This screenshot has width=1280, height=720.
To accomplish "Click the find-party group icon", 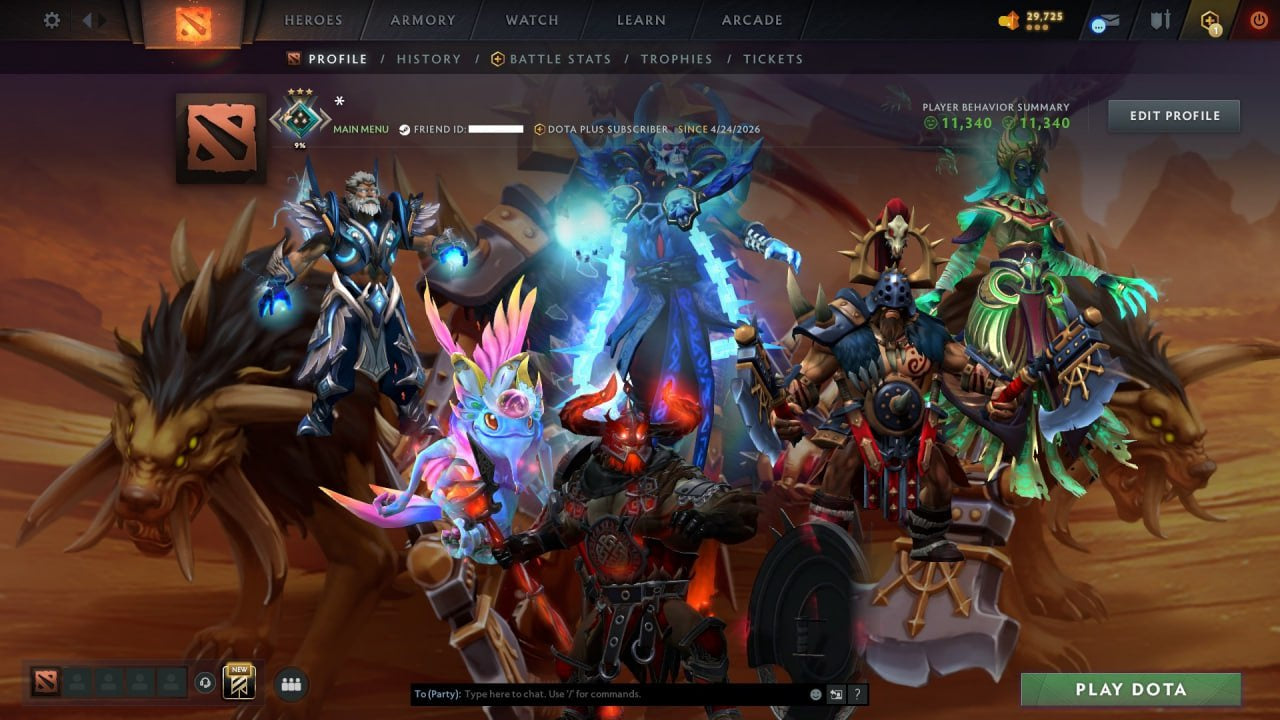I will [x=289, y=684].
